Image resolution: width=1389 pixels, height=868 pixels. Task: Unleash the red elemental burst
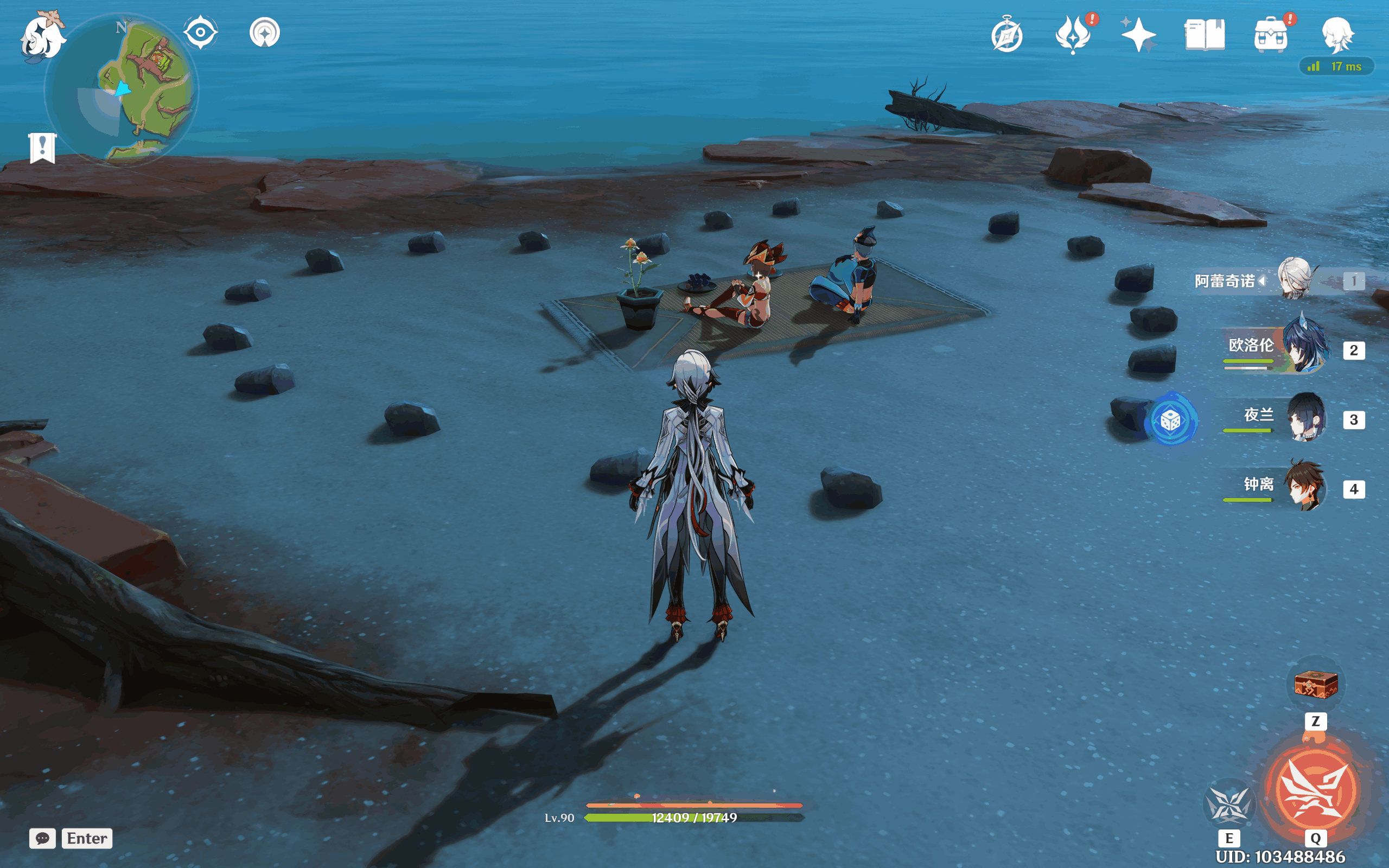(x=1316, y=790)
